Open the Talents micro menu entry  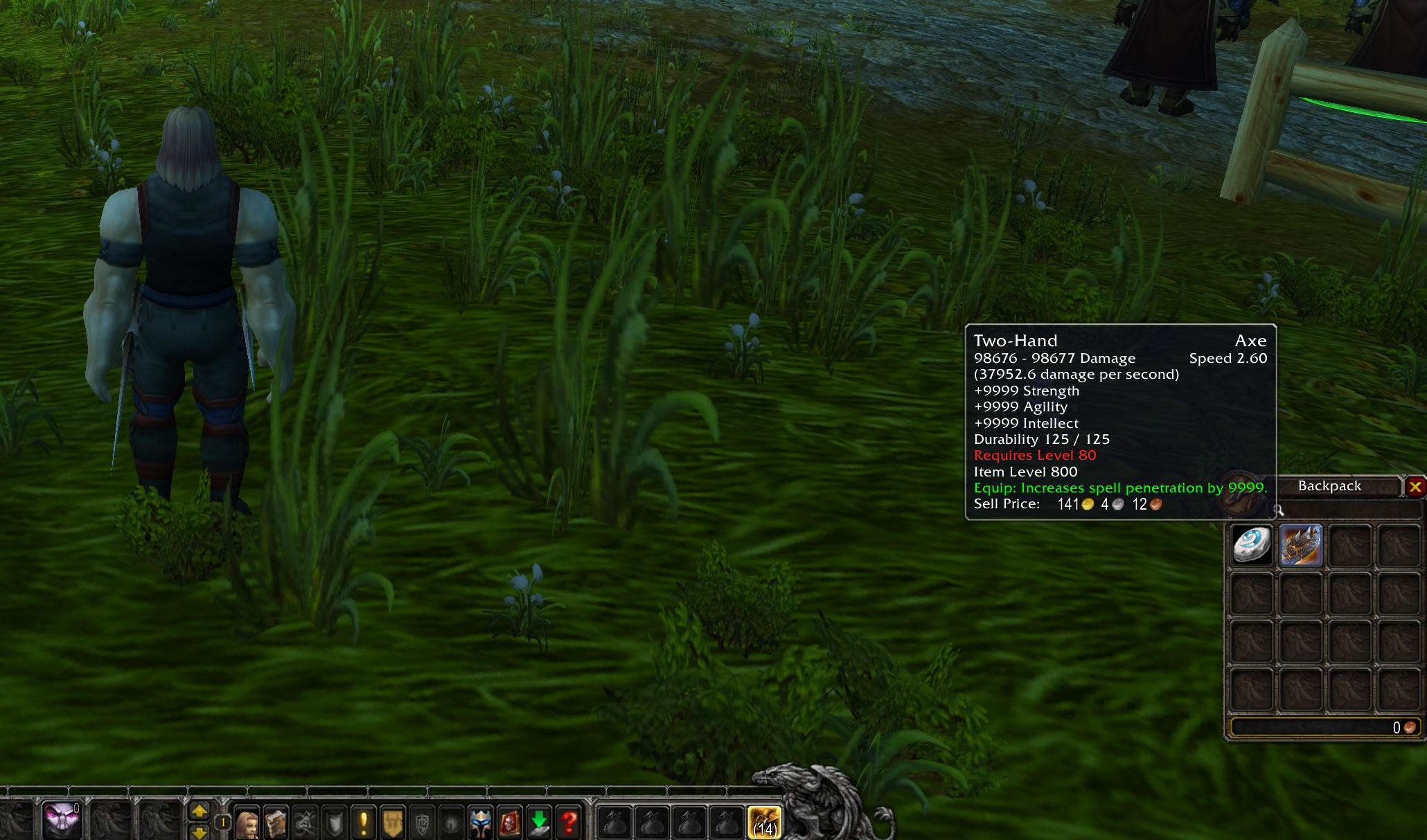[x=304, y=821]
